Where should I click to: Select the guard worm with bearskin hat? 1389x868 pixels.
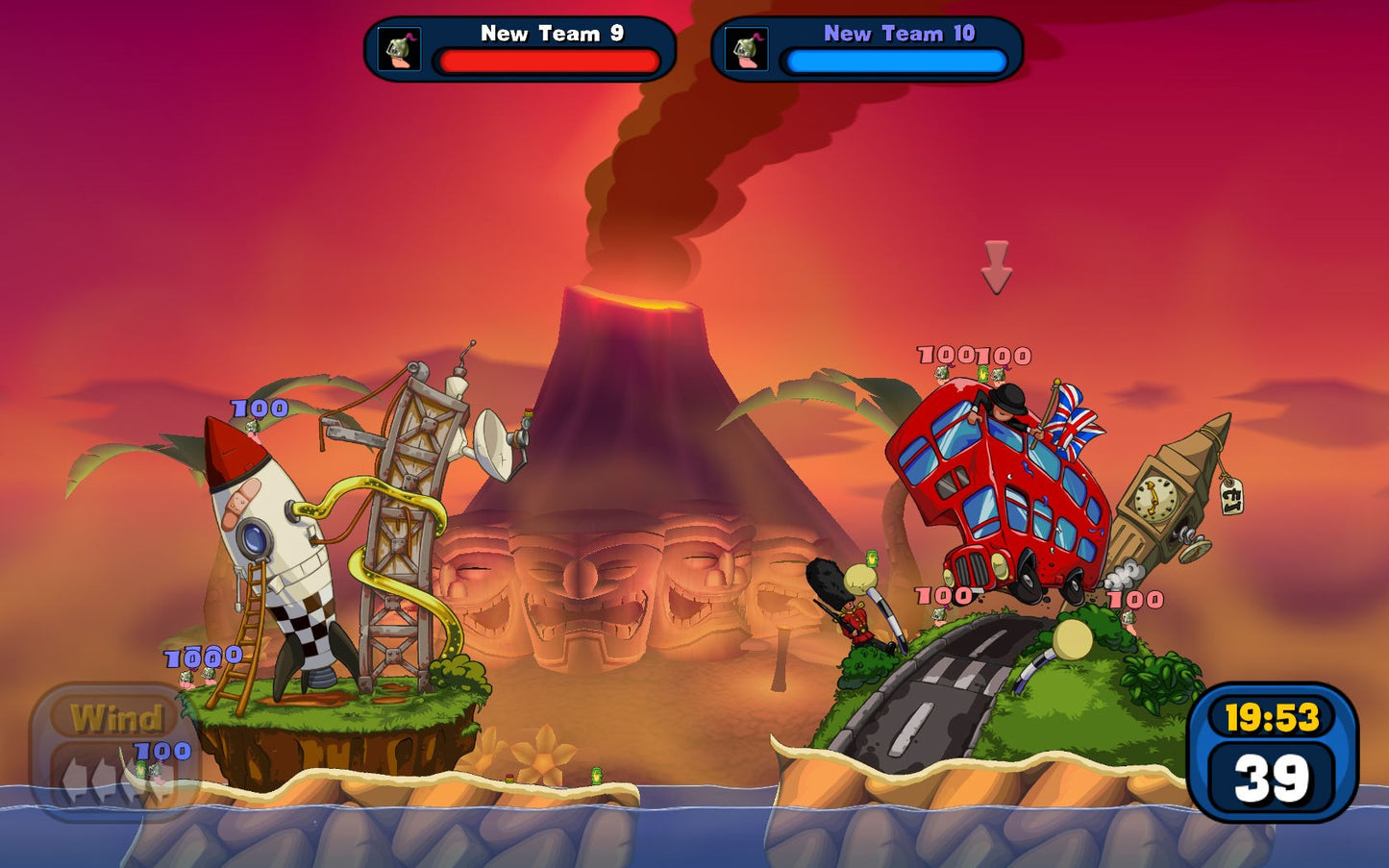click(856, 615)
